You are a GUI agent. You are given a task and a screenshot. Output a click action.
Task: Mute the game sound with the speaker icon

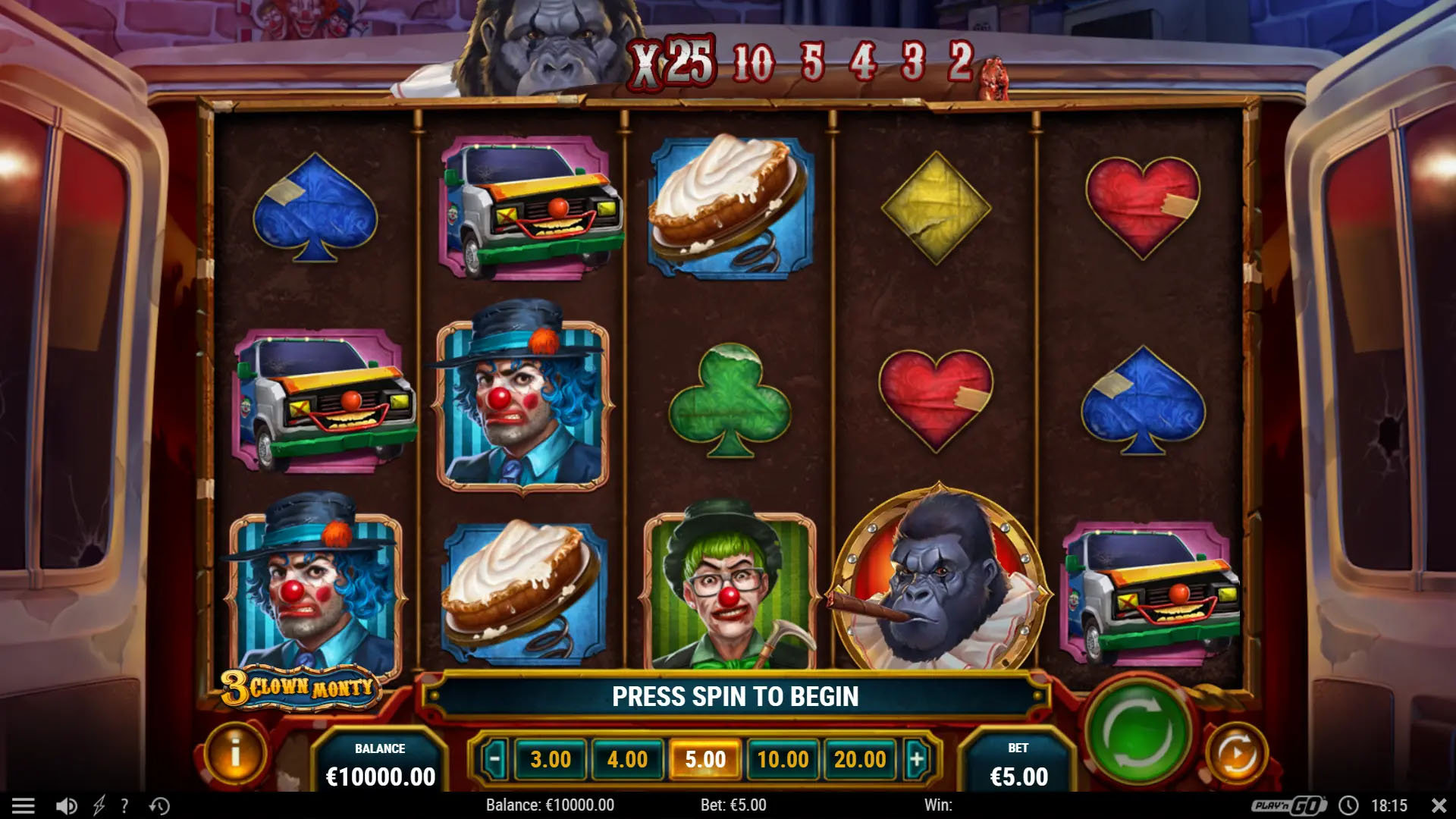pos(66,805)
